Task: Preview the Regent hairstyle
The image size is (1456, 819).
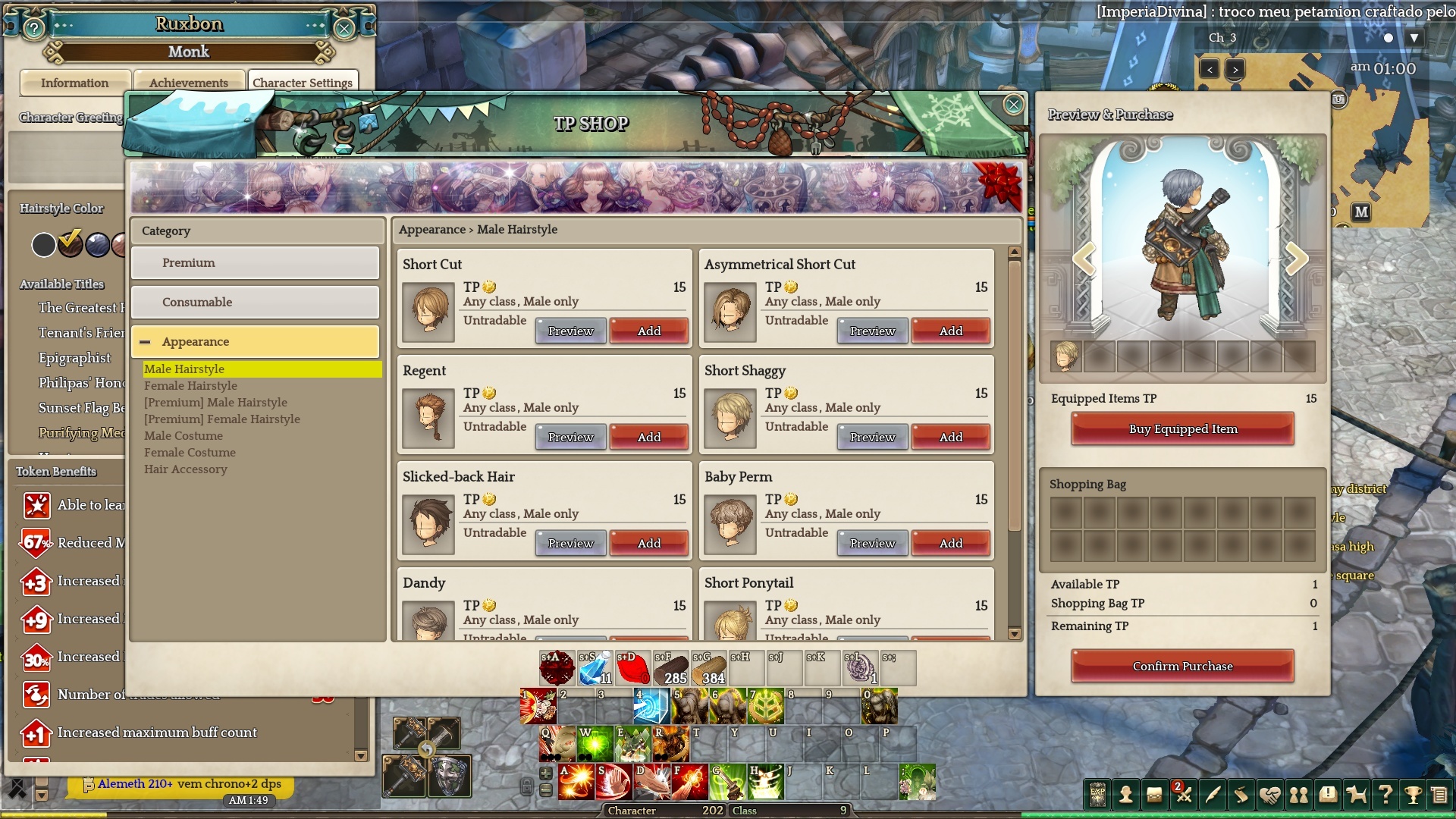Action: (570, 438)
